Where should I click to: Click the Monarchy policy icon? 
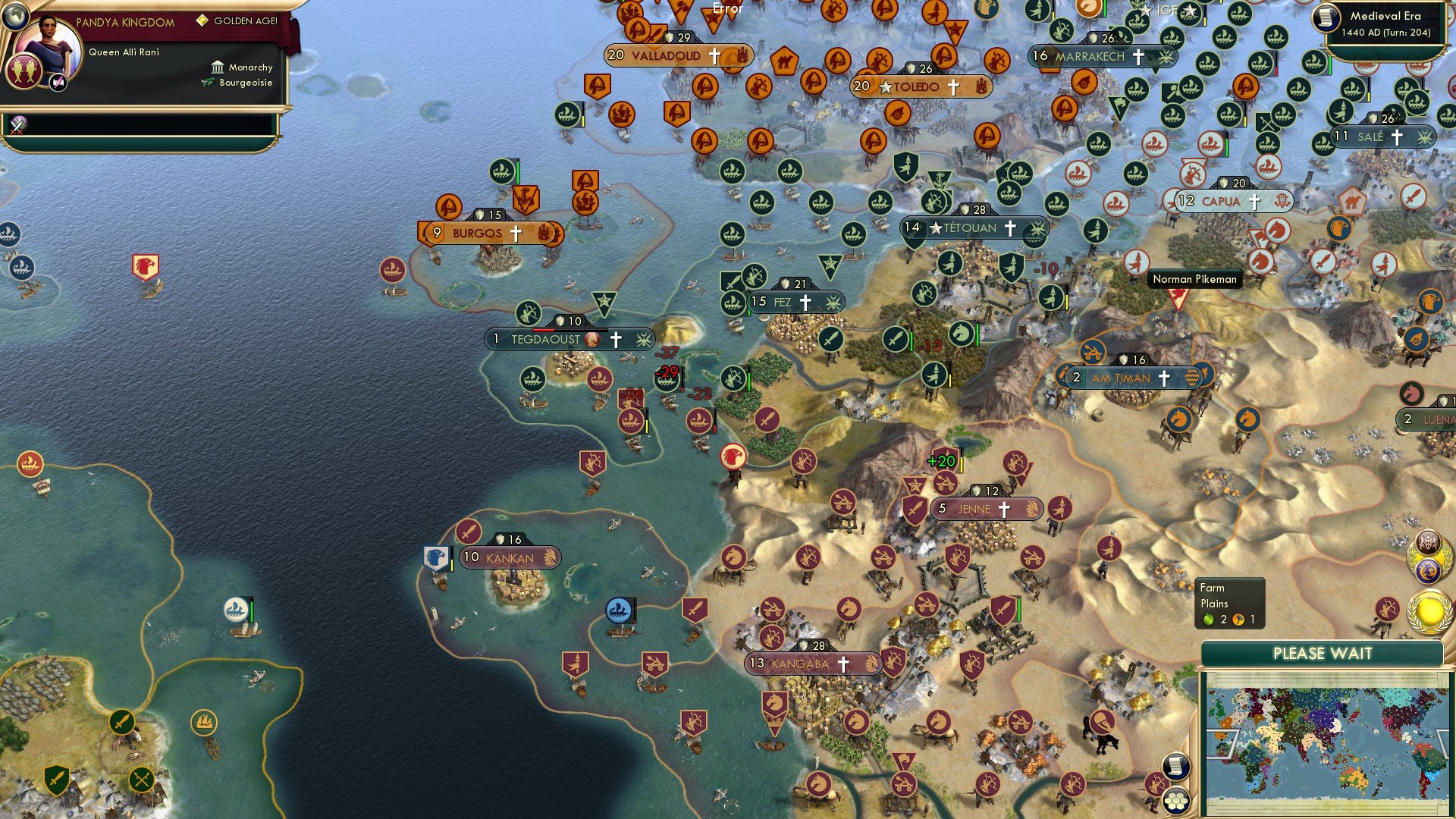coord(218,67)
